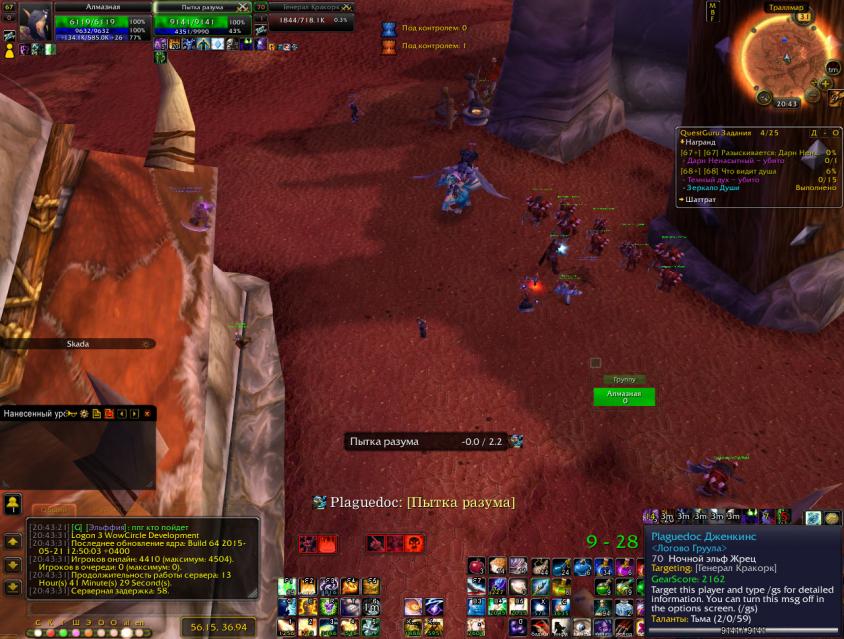Click the Пытка разума cast bar
844x639 pixels.
[428, 441]
